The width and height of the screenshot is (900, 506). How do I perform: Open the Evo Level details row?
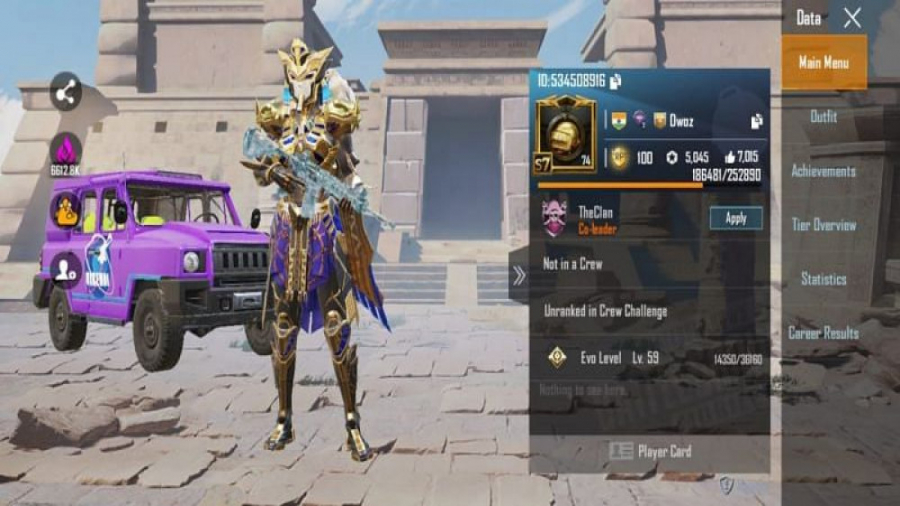[650, 358]
